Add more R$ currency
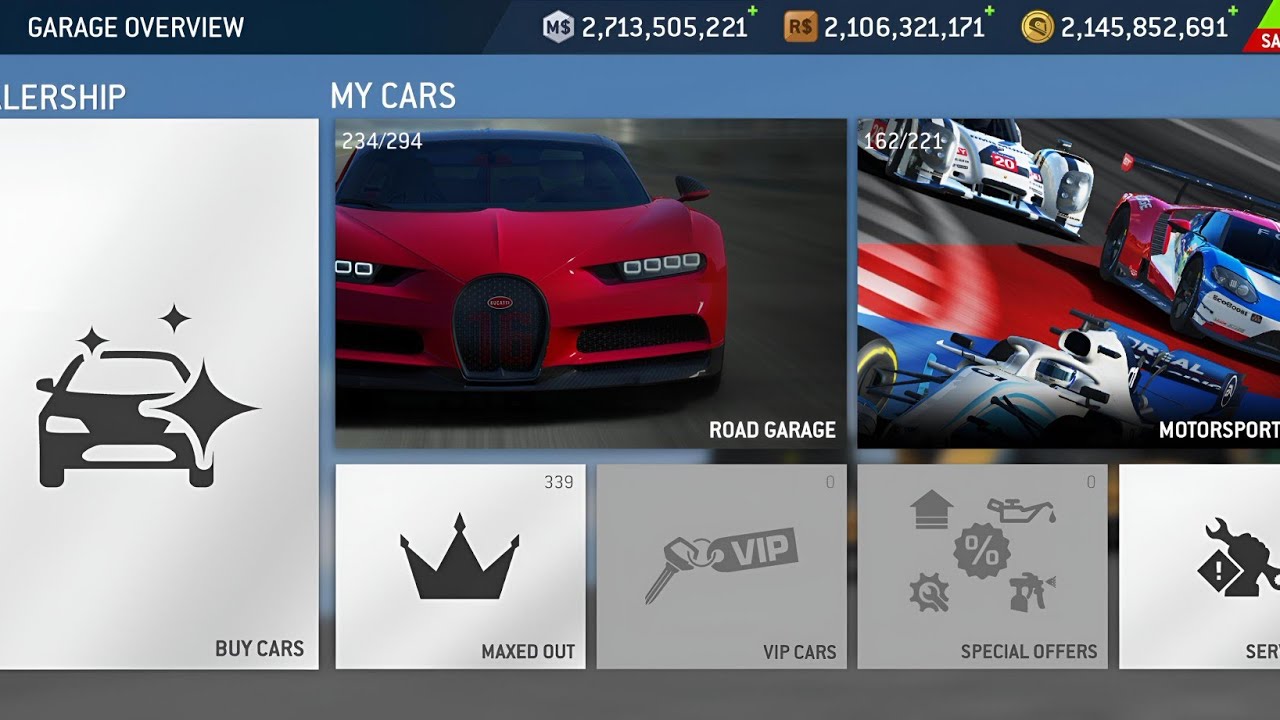Viewport: 1280px width, 720px height. [989, 12]
